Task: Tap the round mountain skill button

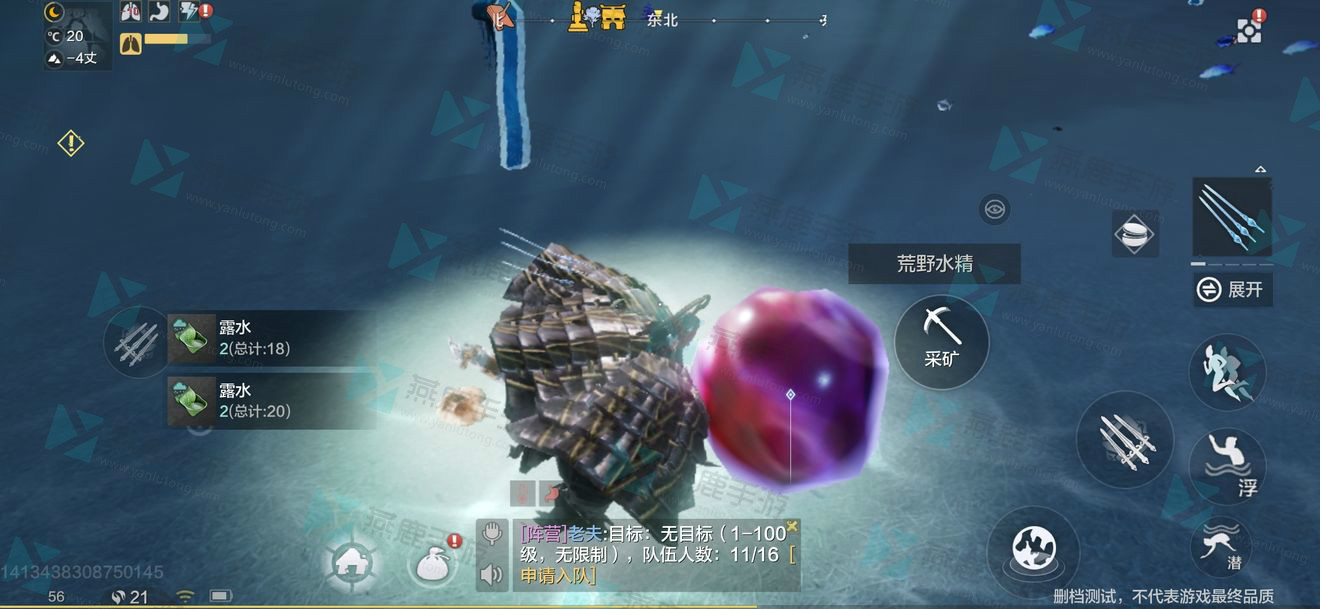Action: [1033, 551]
